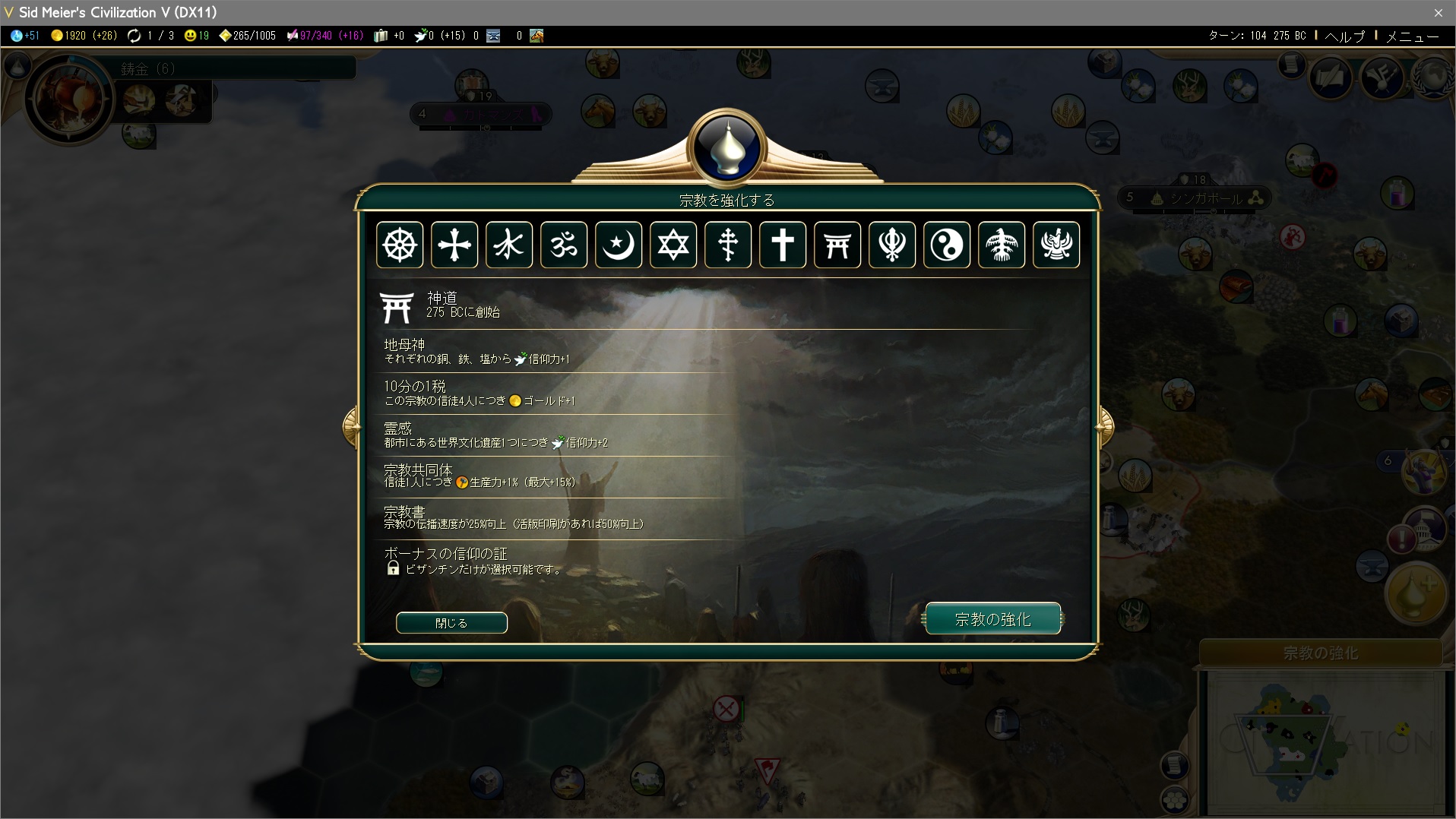1456x819 pixels.
Task: Open the メニュー game menu
Action: click(x=1412, y=36)
